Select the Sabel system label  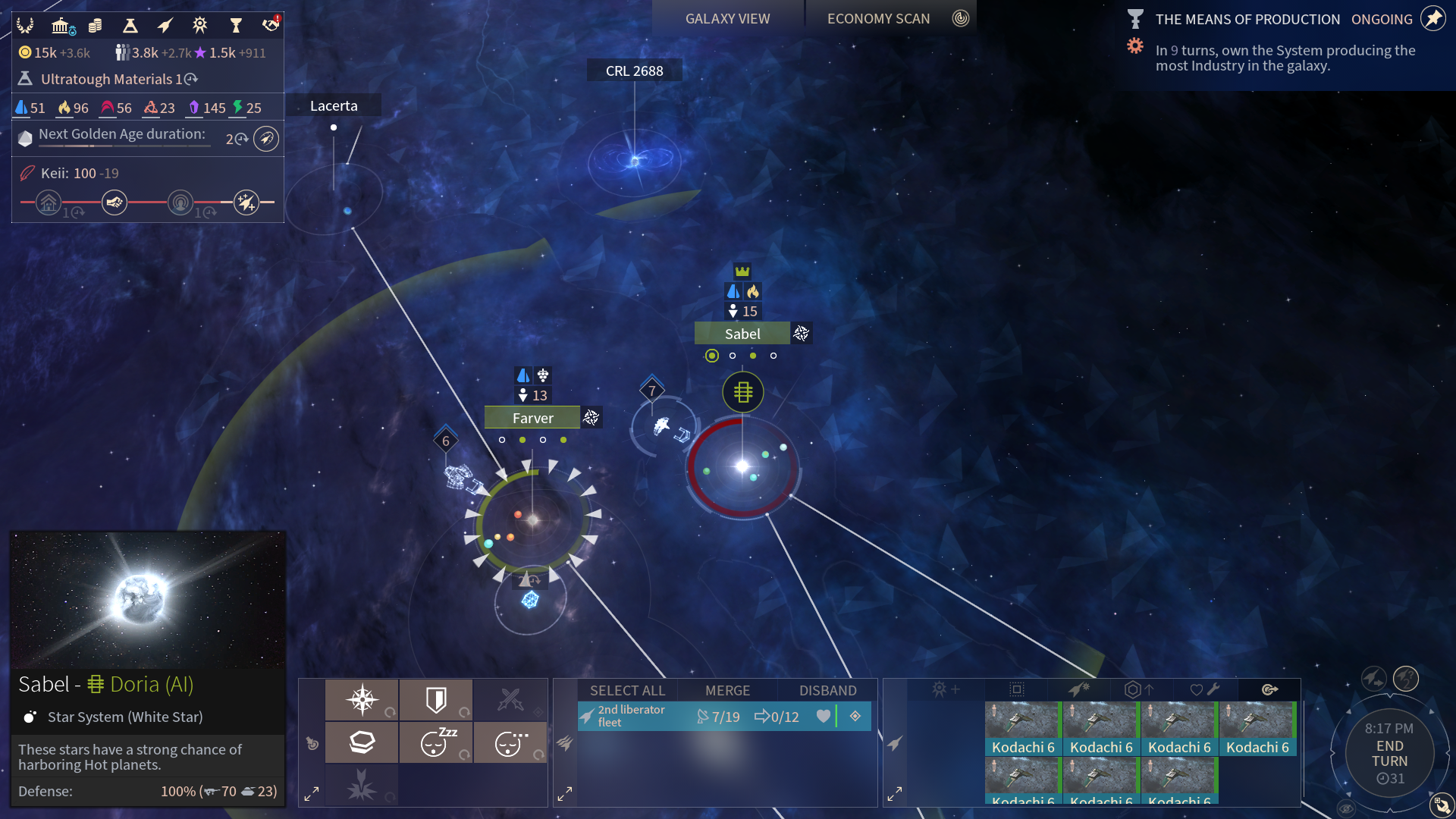point(742,334)
